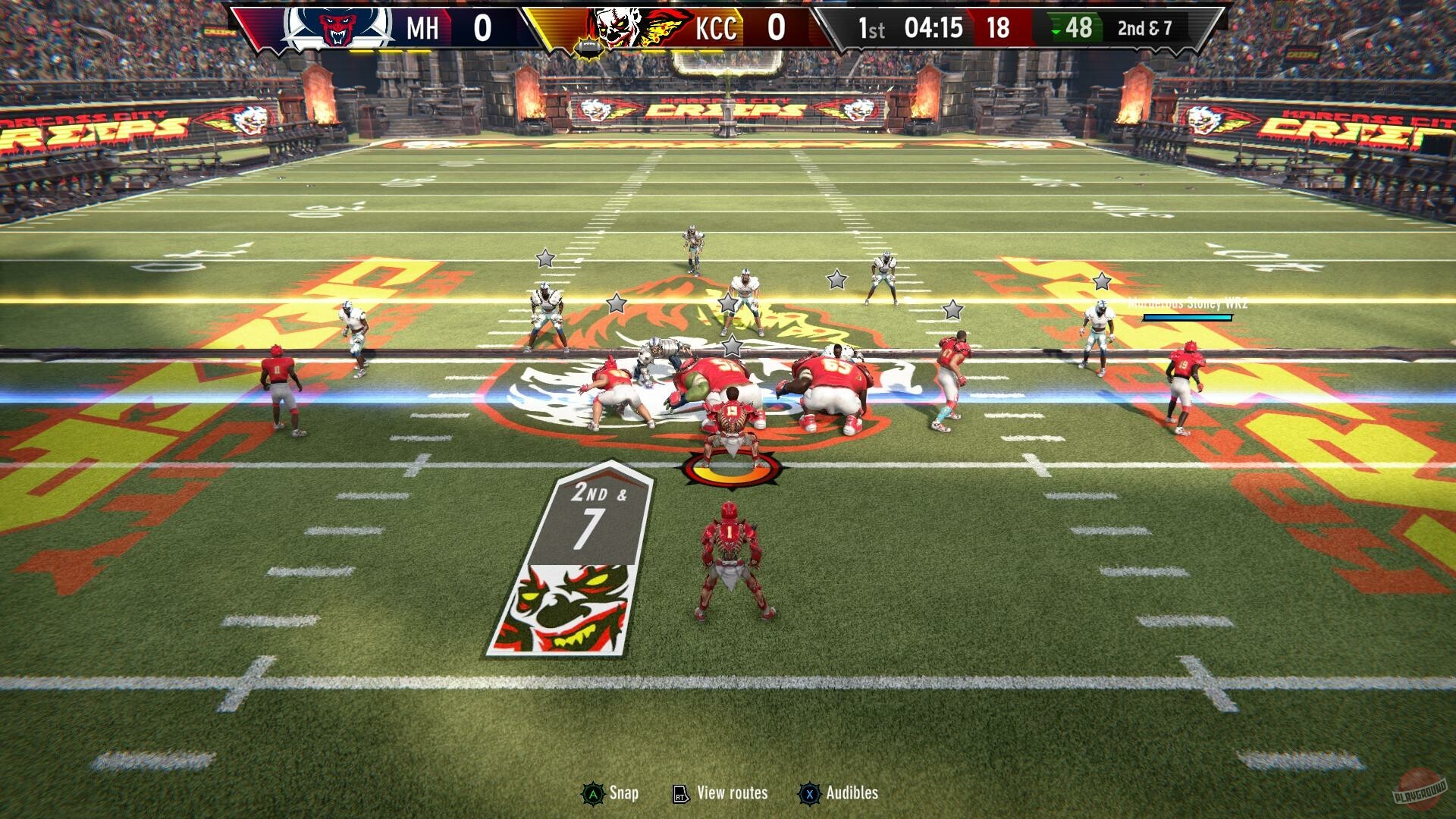Screen dimensions: 1456x819
Task: Click the 04:15 game clock
Action: point(934,29)
